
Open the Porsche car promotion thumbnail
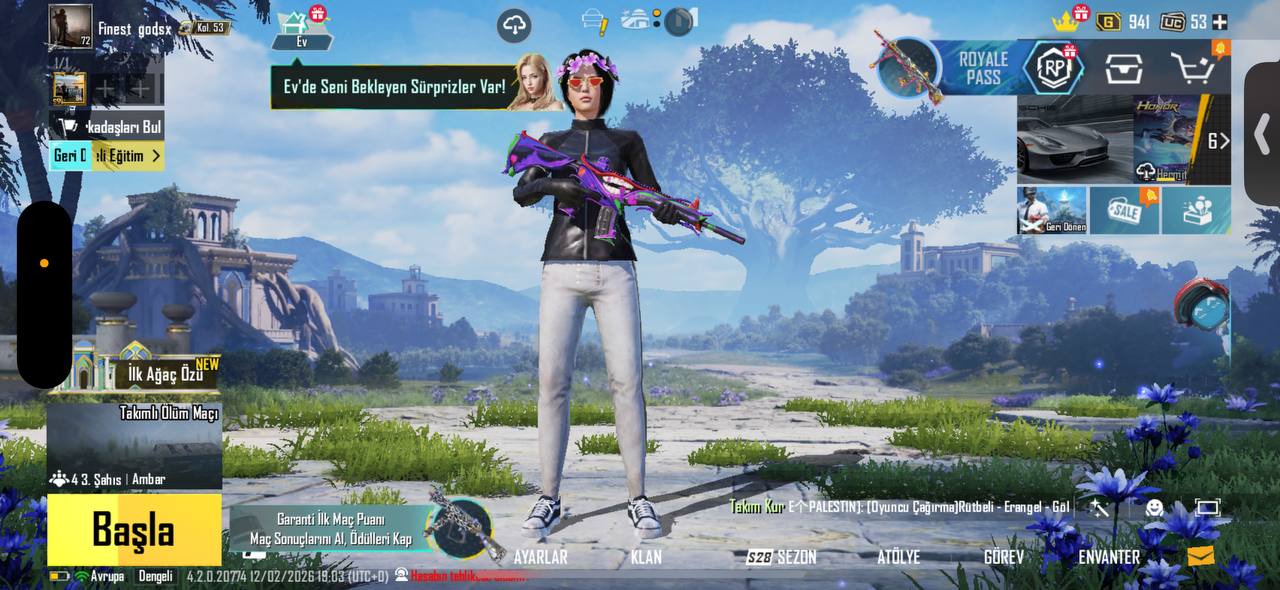pyautogui.click(x=1074, y=139)
